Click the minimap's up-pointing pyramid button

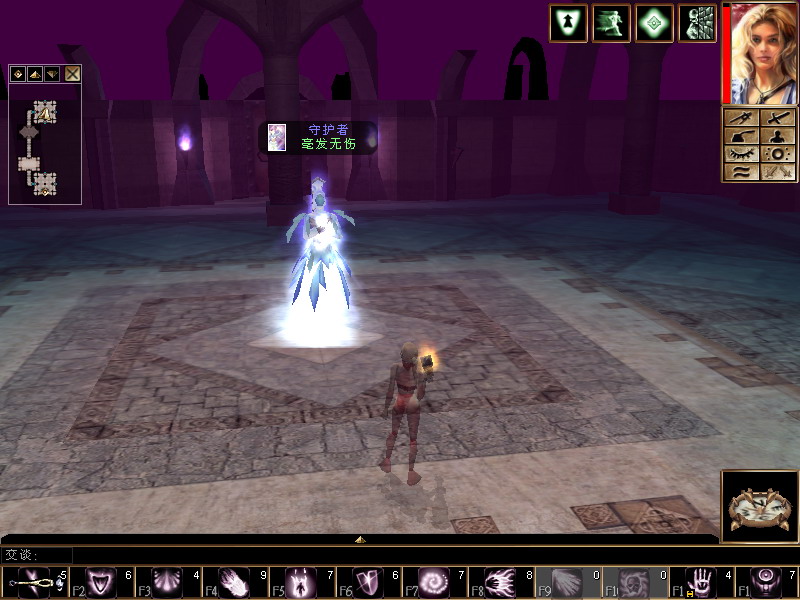tap(35, 74)
